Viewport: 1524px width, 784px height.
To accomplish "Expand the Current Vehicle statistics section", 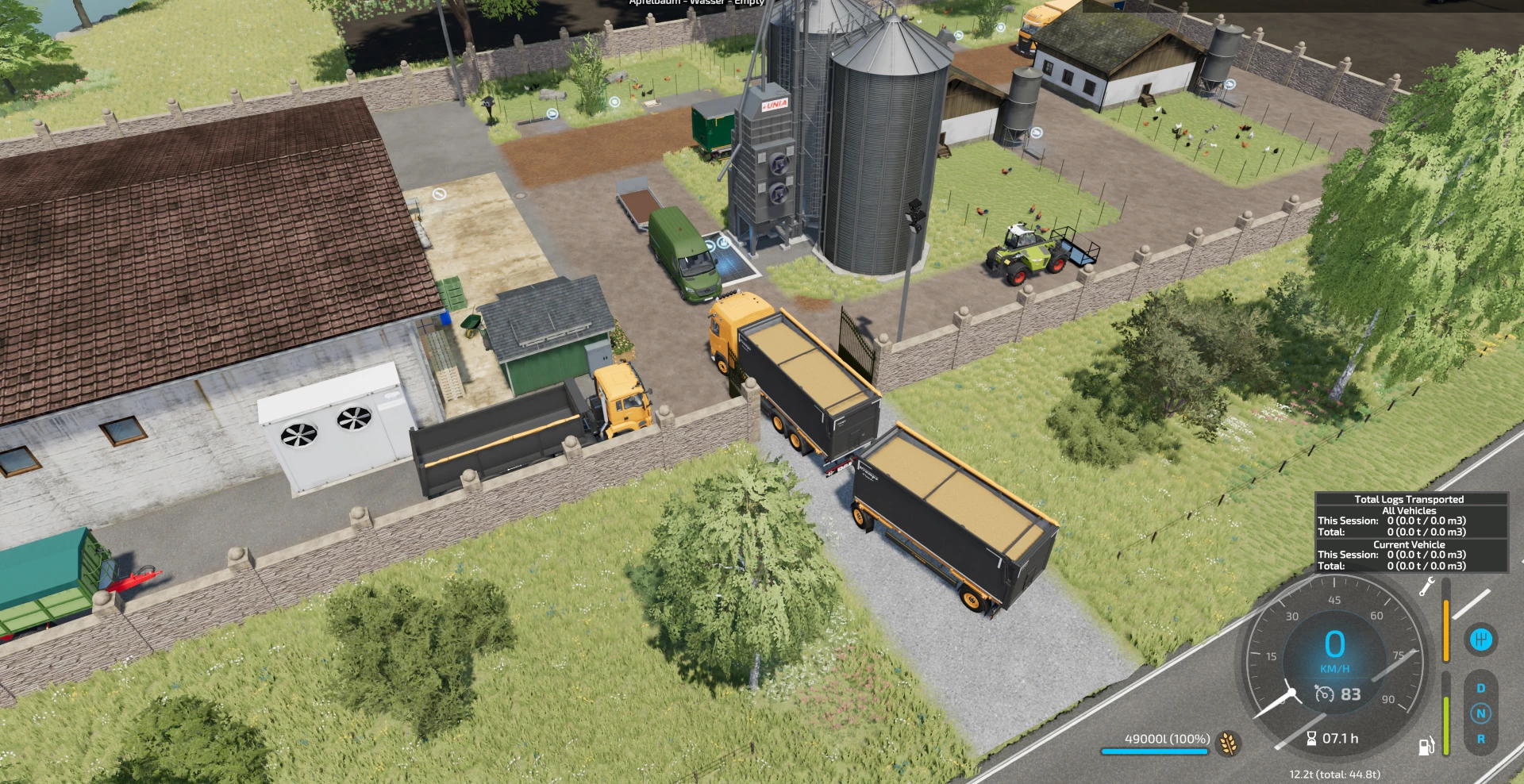I will pos(1410,544).
